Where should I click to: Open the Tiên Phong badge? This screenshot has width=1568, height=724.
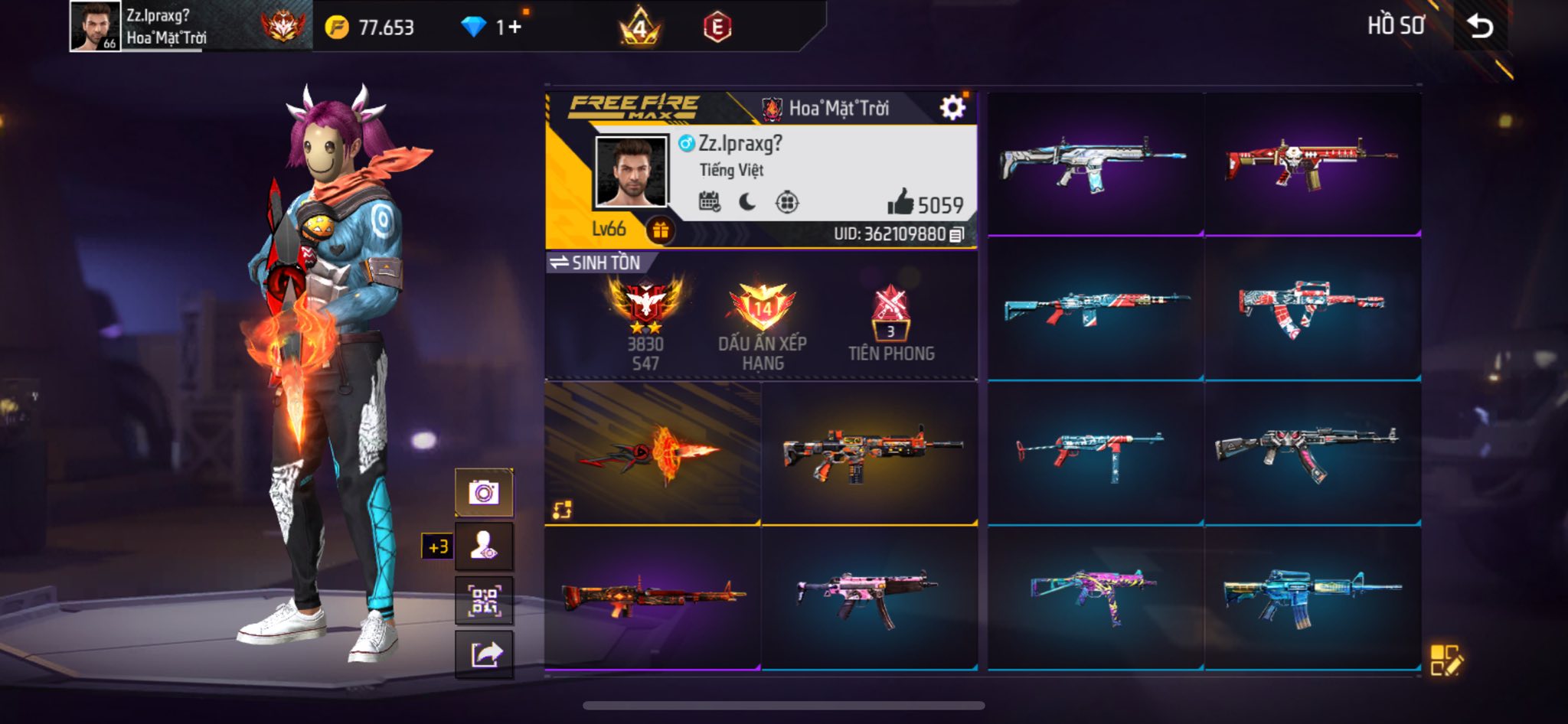[x=891, y=323]
